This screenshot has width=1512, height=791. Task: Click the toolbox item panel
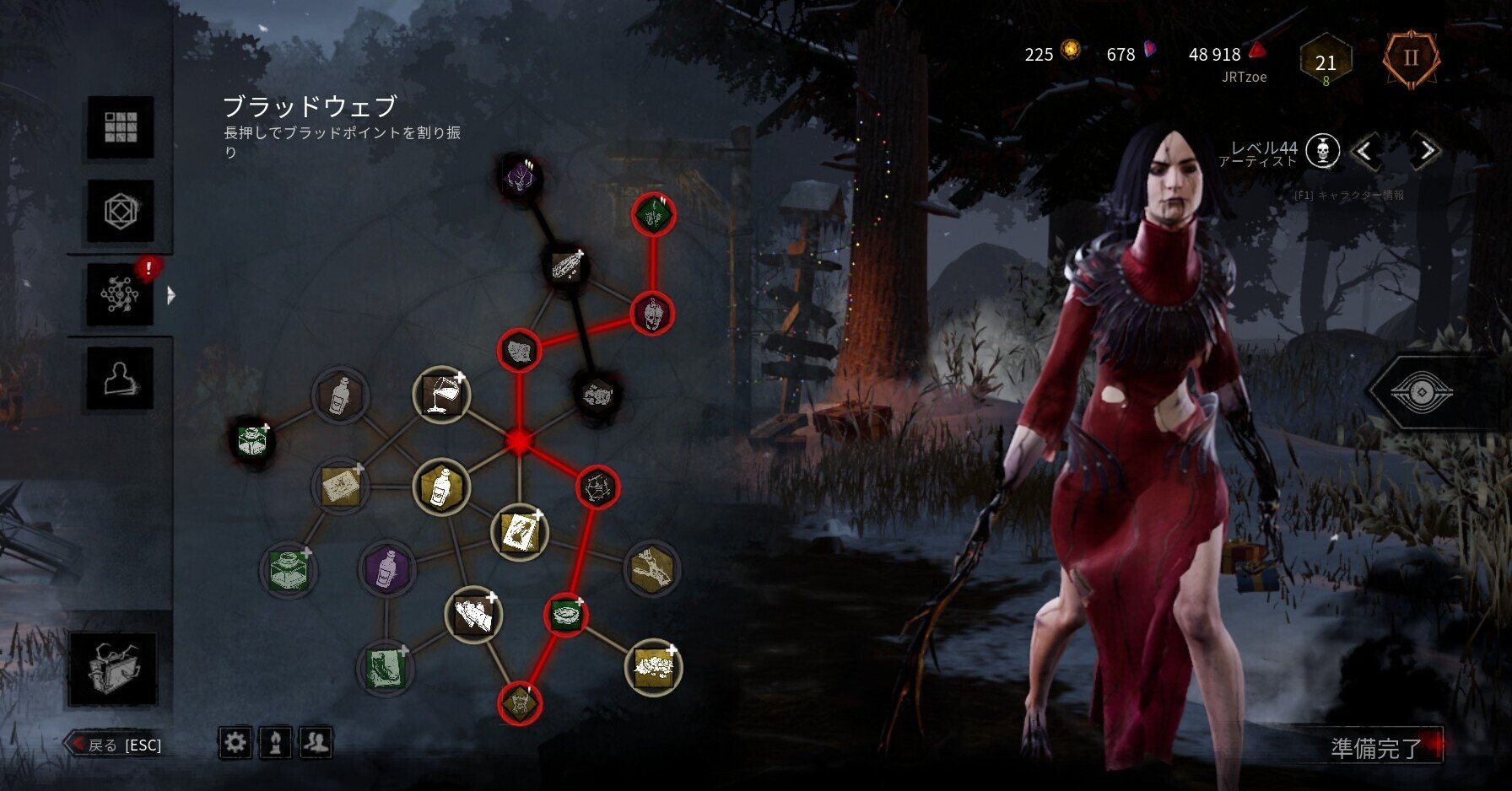(x=113, y=670)
